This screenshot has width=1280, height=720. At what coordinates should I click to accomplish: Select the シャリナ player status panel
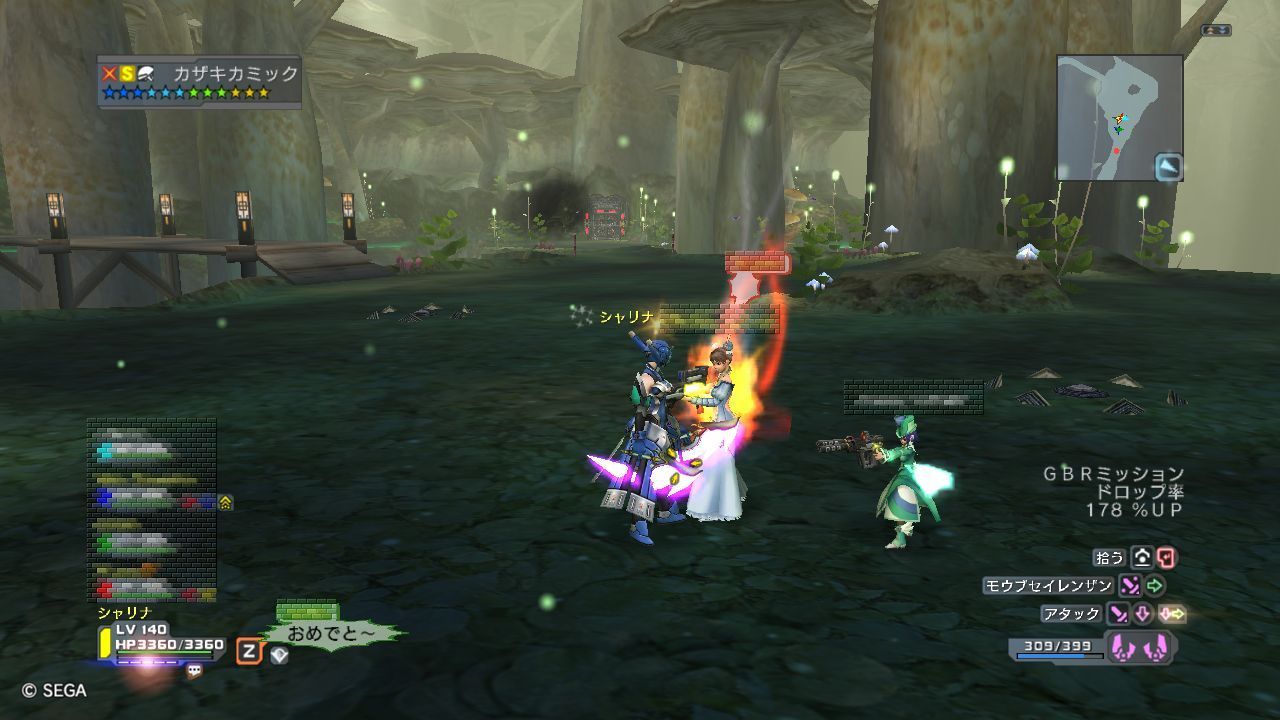(x=160, y=640)
